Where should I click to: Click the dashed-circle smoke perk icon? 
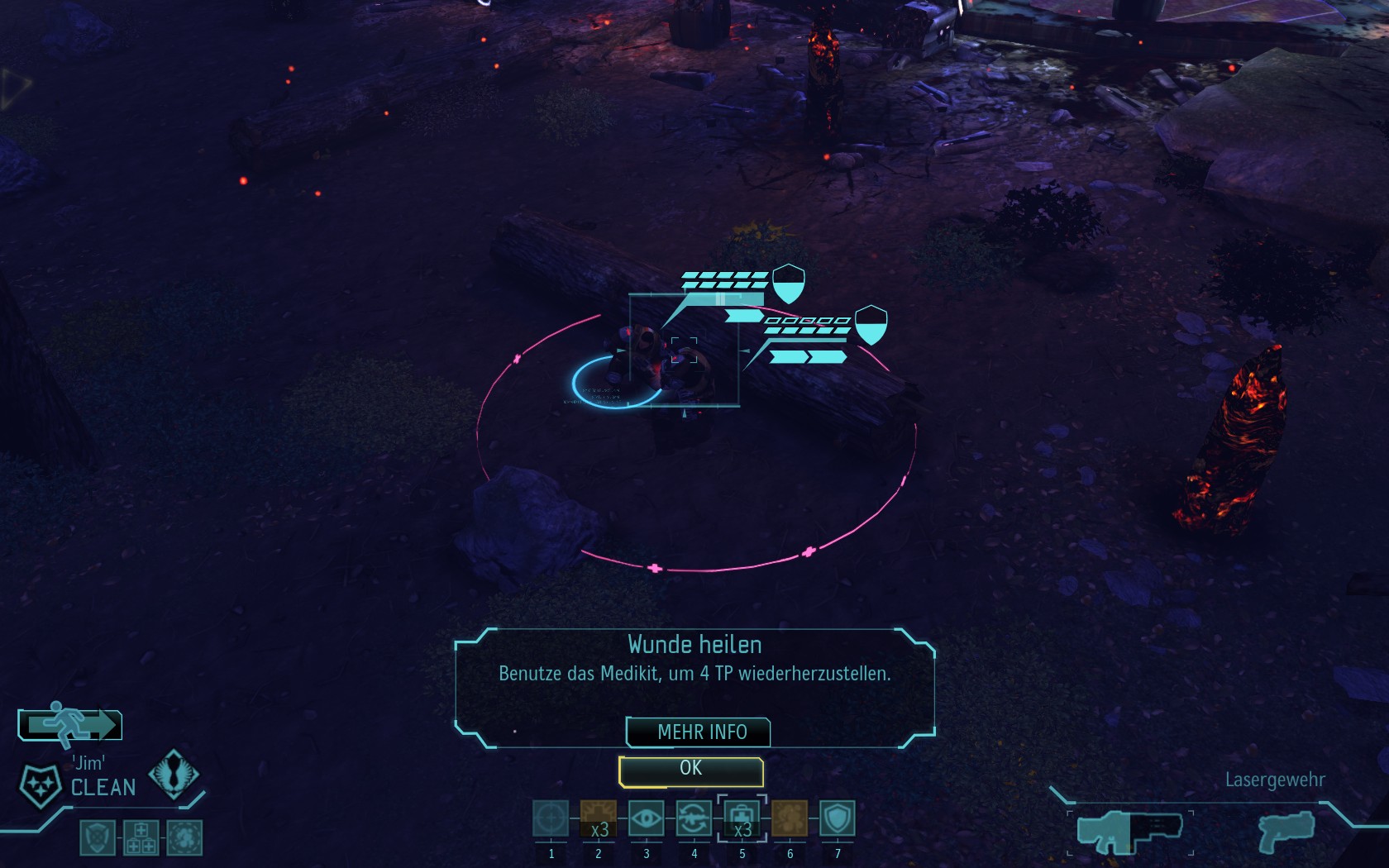pos(184,837)
